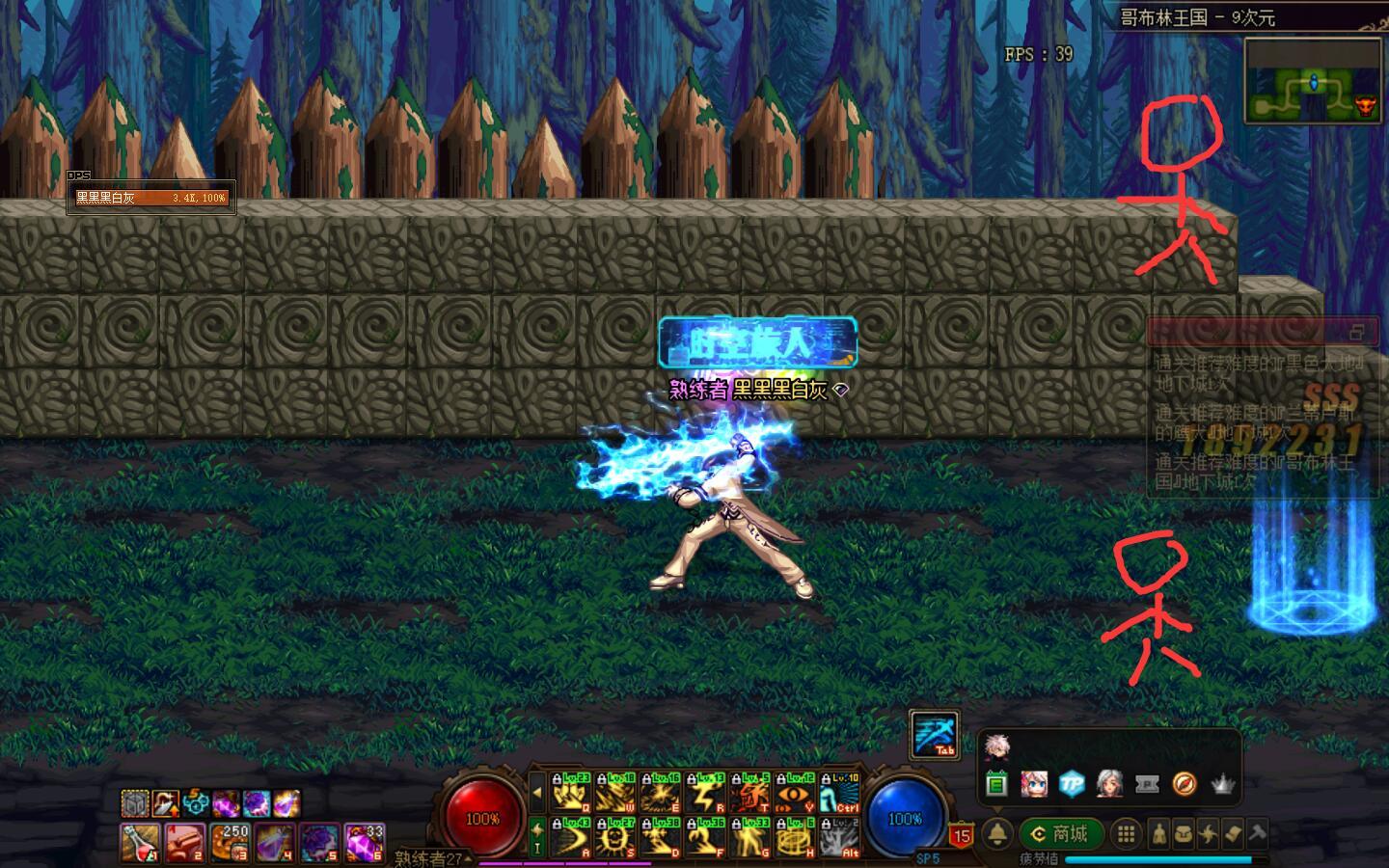Screen dimensions: 1389x868
Task: Click the gray P ticket coupon icon
Action: [x=1148, y=785]
